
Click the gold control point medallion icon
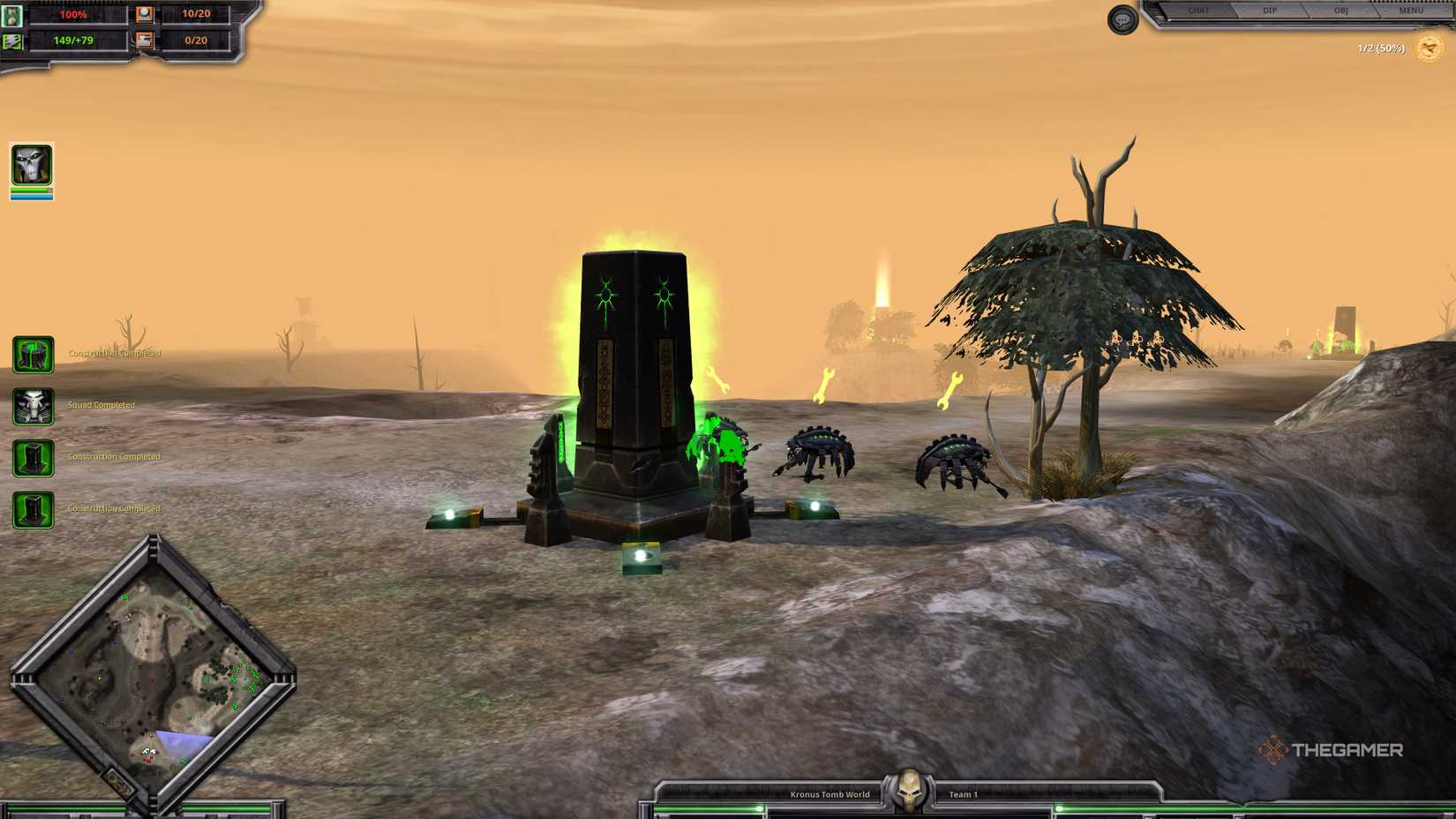(x=1428, y=49)
